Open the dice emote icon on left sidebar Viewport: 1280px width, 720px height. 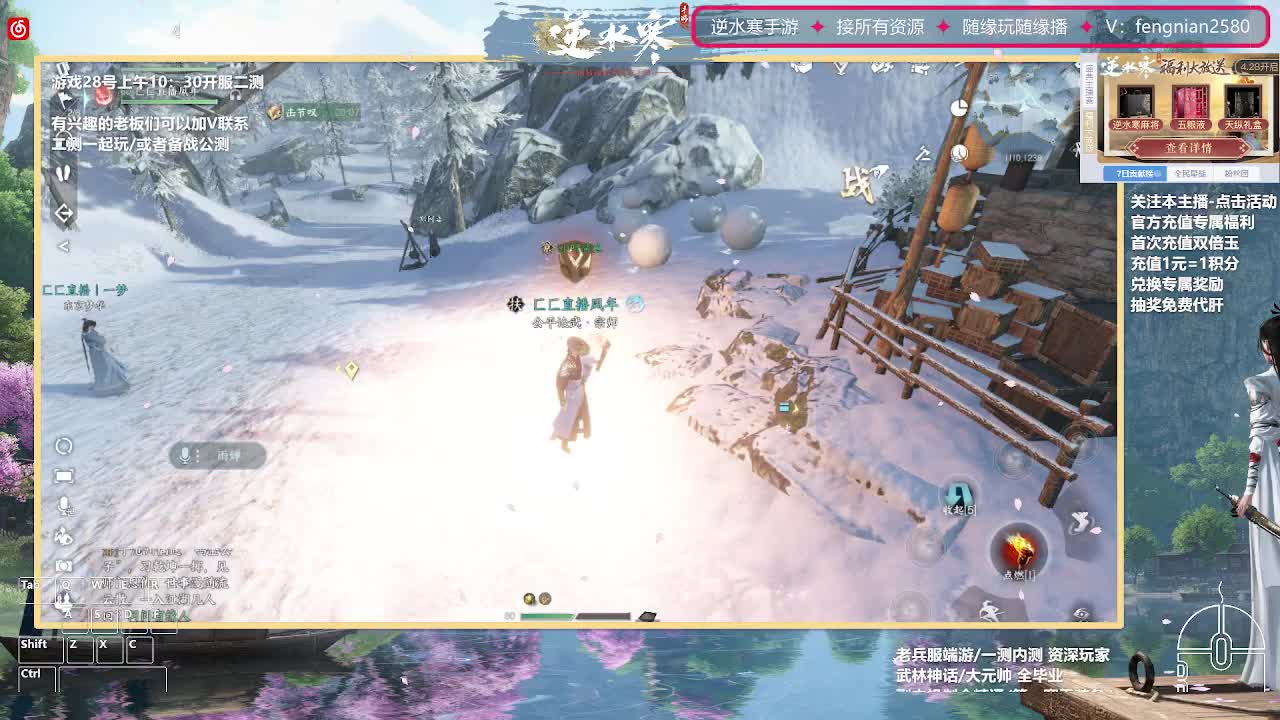(x=63, y=536)
